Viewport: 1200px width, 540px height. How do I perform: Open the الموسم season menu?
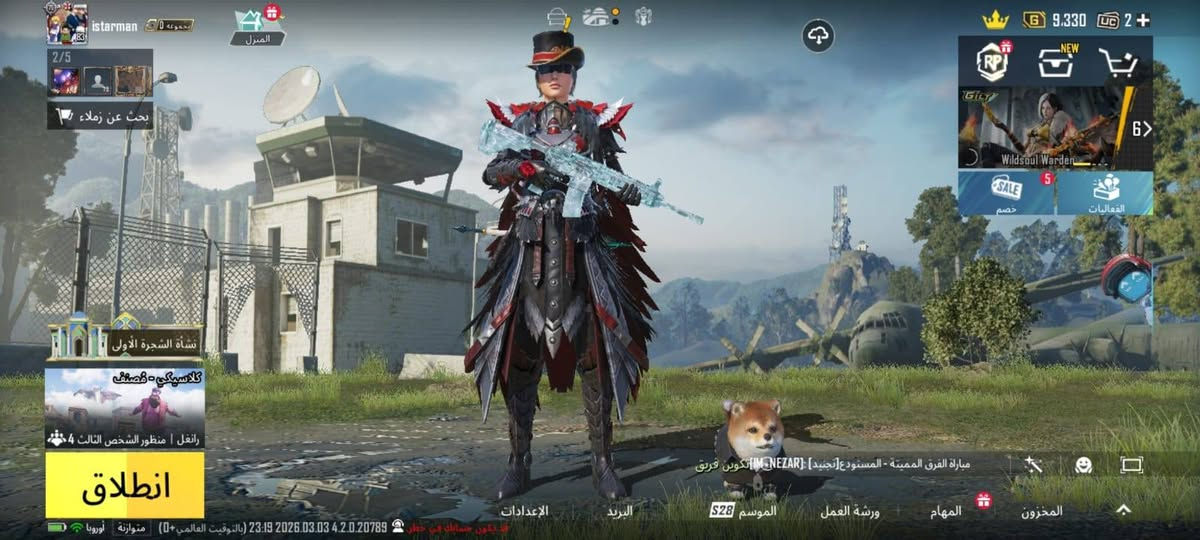pos(744,511)
